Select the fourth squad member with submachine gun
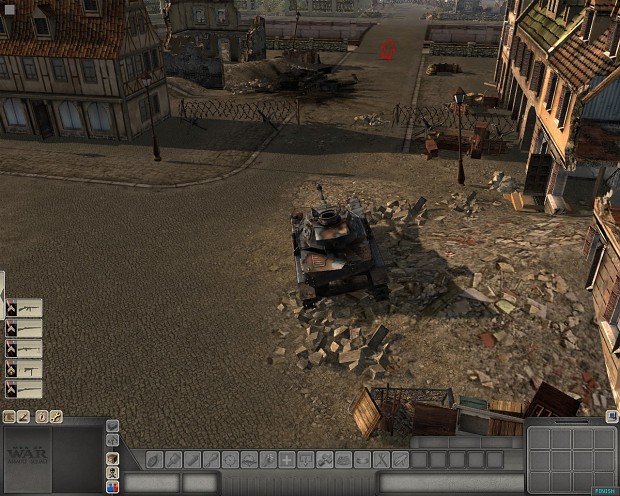This screenshot has height=496, width=620. click(x=24, y=369)
